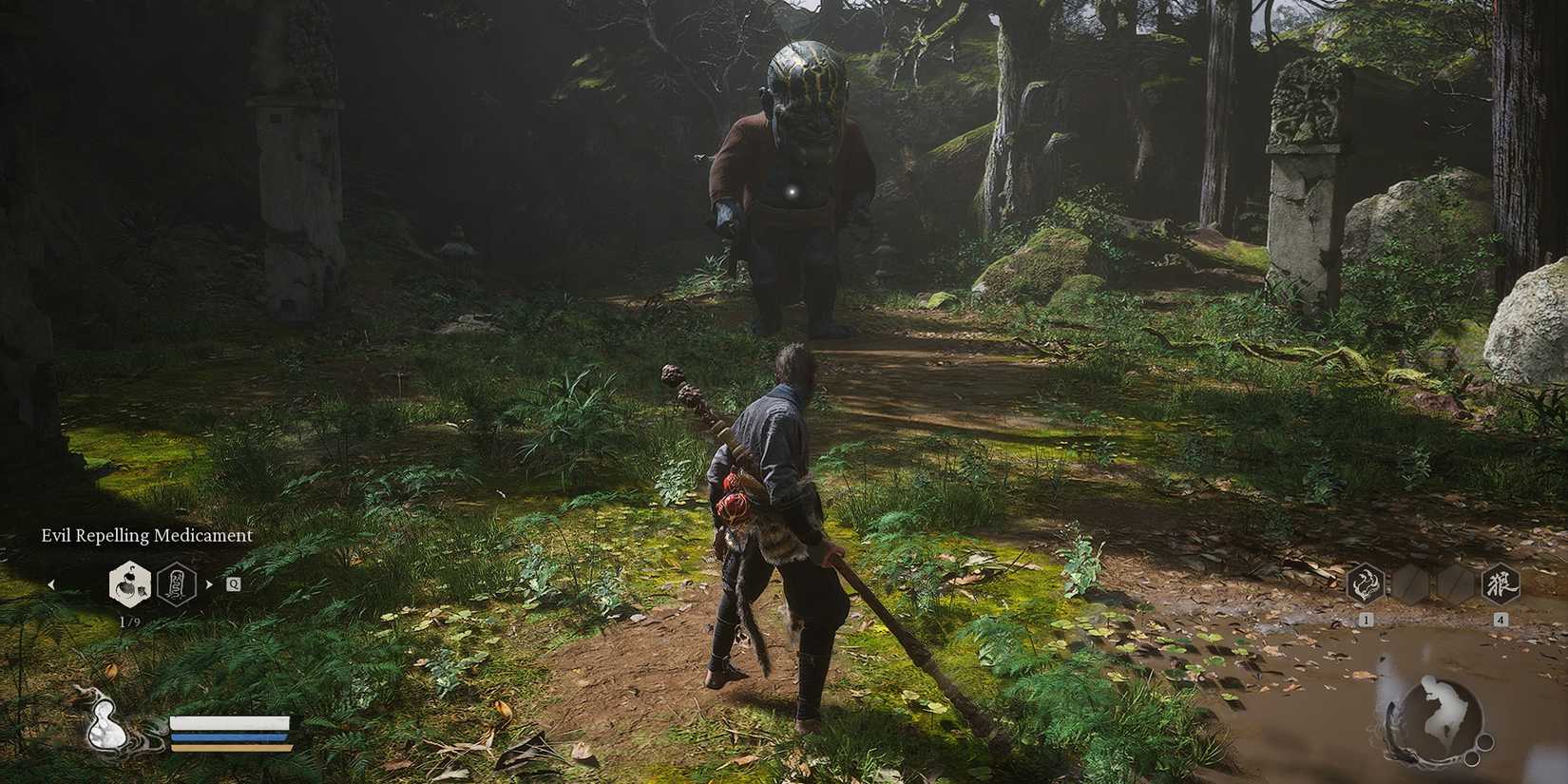Viewport: 1568px width, 784px height.
Task: Open the Evil Repelling Medicament name label
Action: point(146,535)
